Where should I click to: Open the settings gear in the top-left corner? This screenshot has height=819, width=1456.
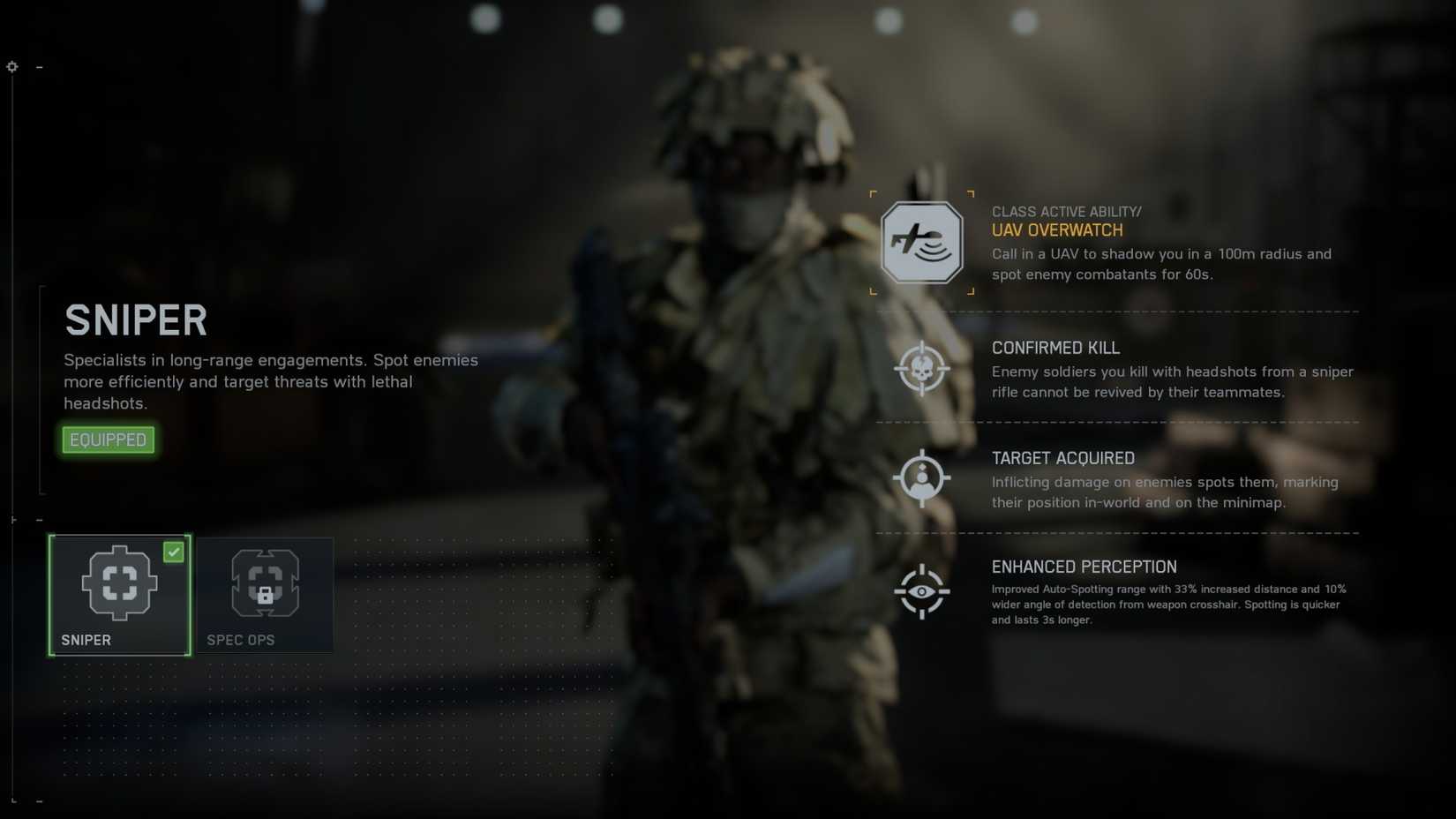11,66
